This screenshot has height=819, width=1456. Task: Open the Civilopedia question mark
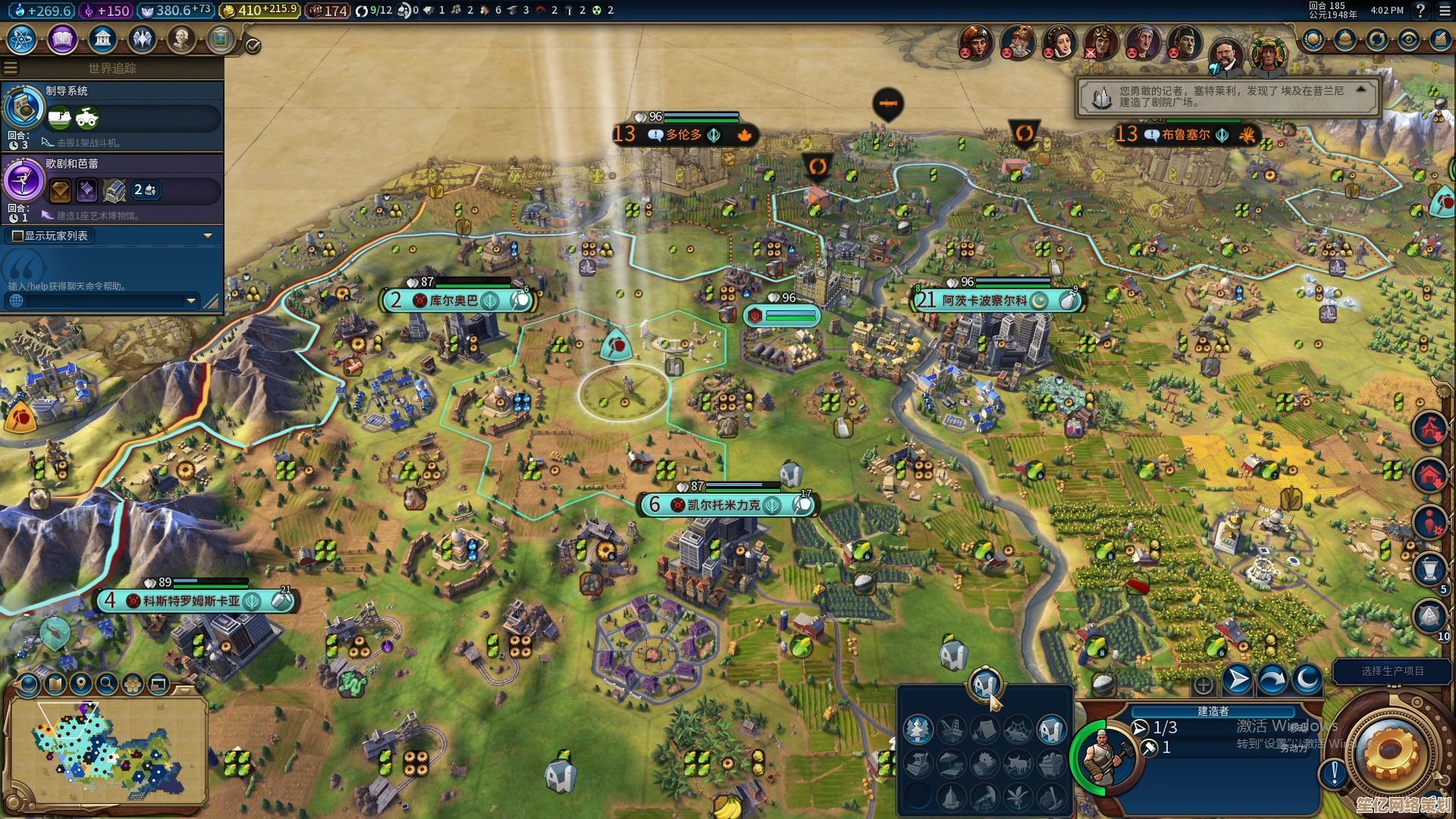click(1420, 11)
